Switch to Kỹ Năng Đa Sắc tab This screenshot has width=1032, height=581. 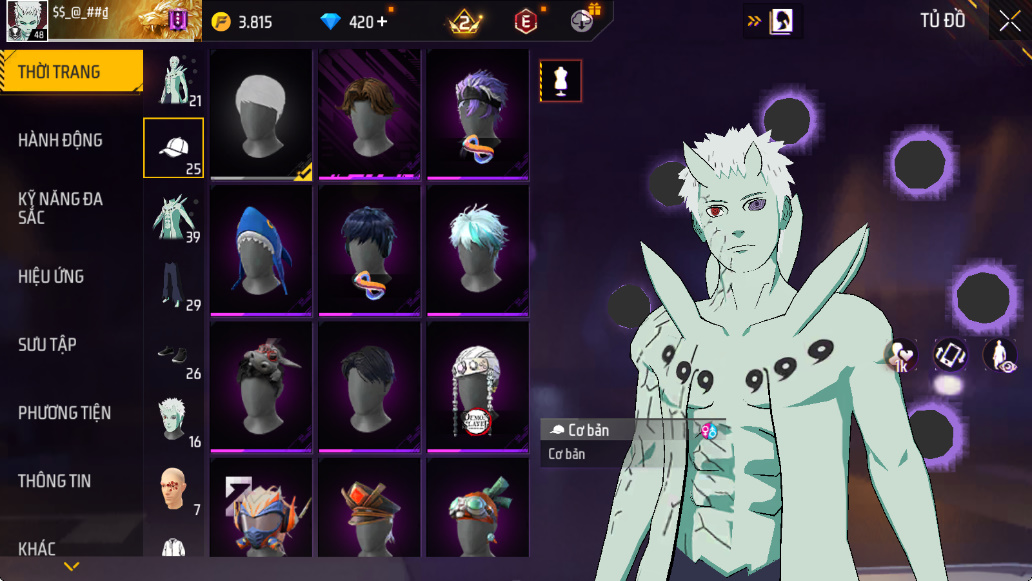(60, 208)
